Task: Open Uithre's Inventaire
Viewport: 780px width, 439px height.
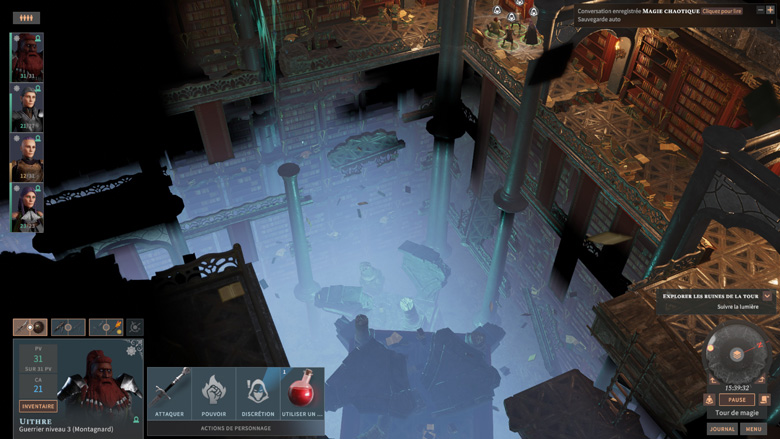Action: point(38,406)
